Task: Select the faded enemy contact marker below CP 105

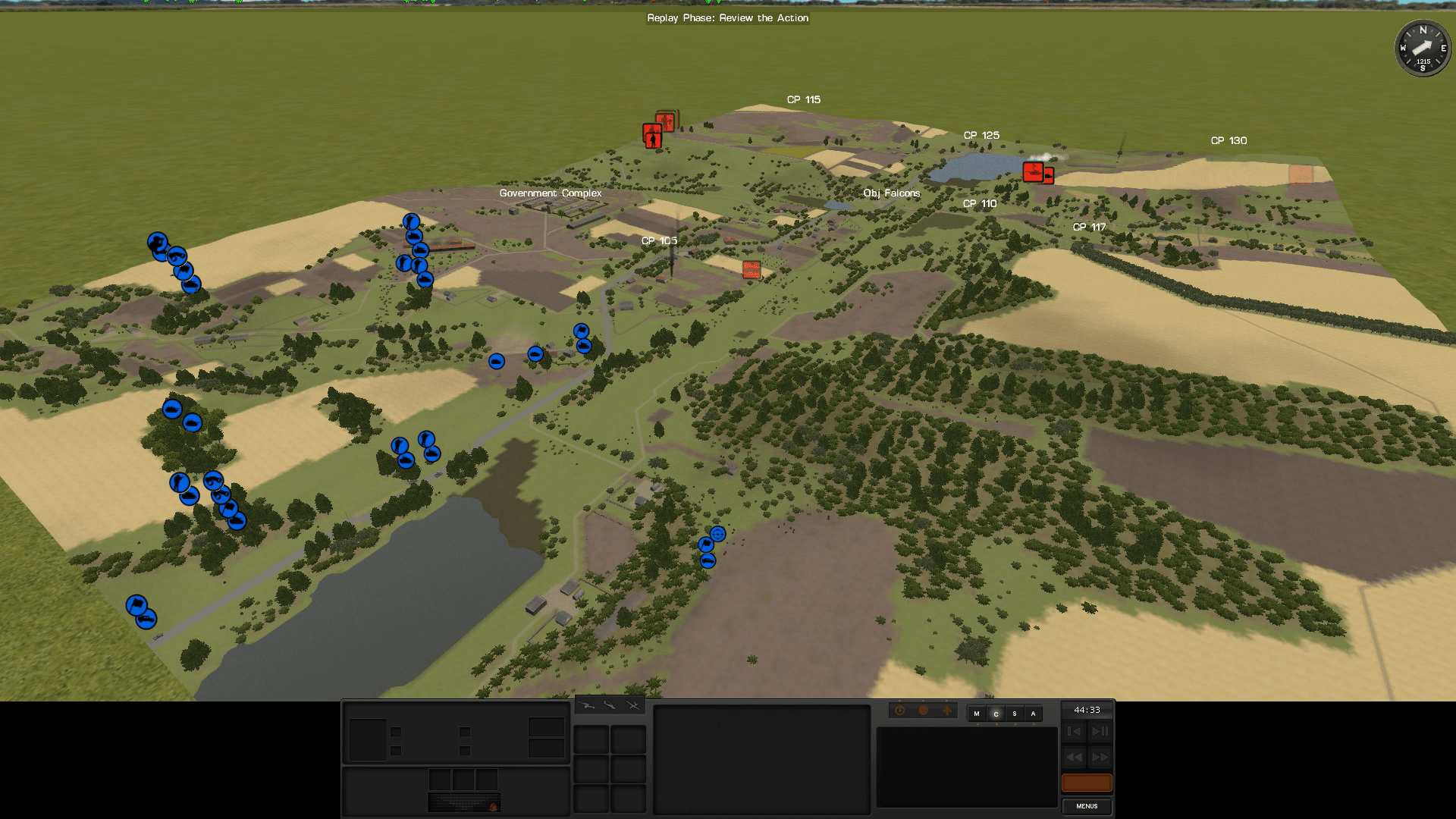Action: [752, 269]
